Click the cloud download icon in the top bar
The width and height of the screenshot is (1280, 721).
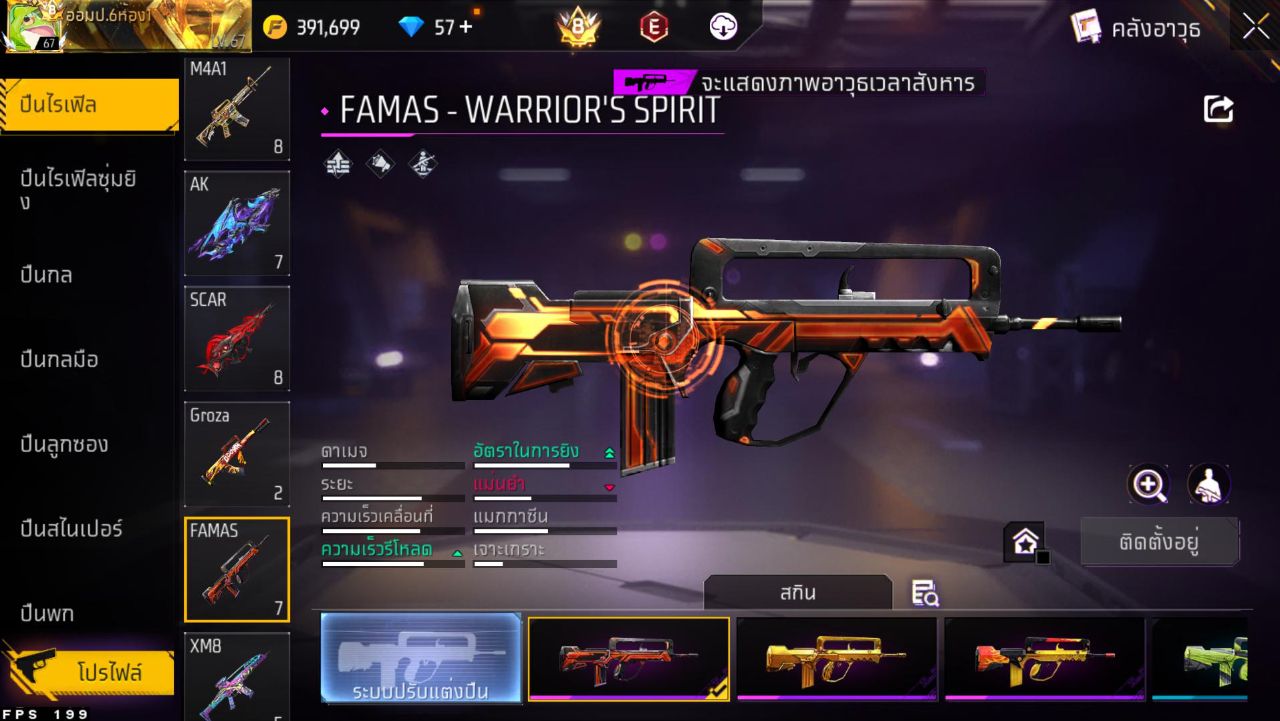tap(722, 27)
